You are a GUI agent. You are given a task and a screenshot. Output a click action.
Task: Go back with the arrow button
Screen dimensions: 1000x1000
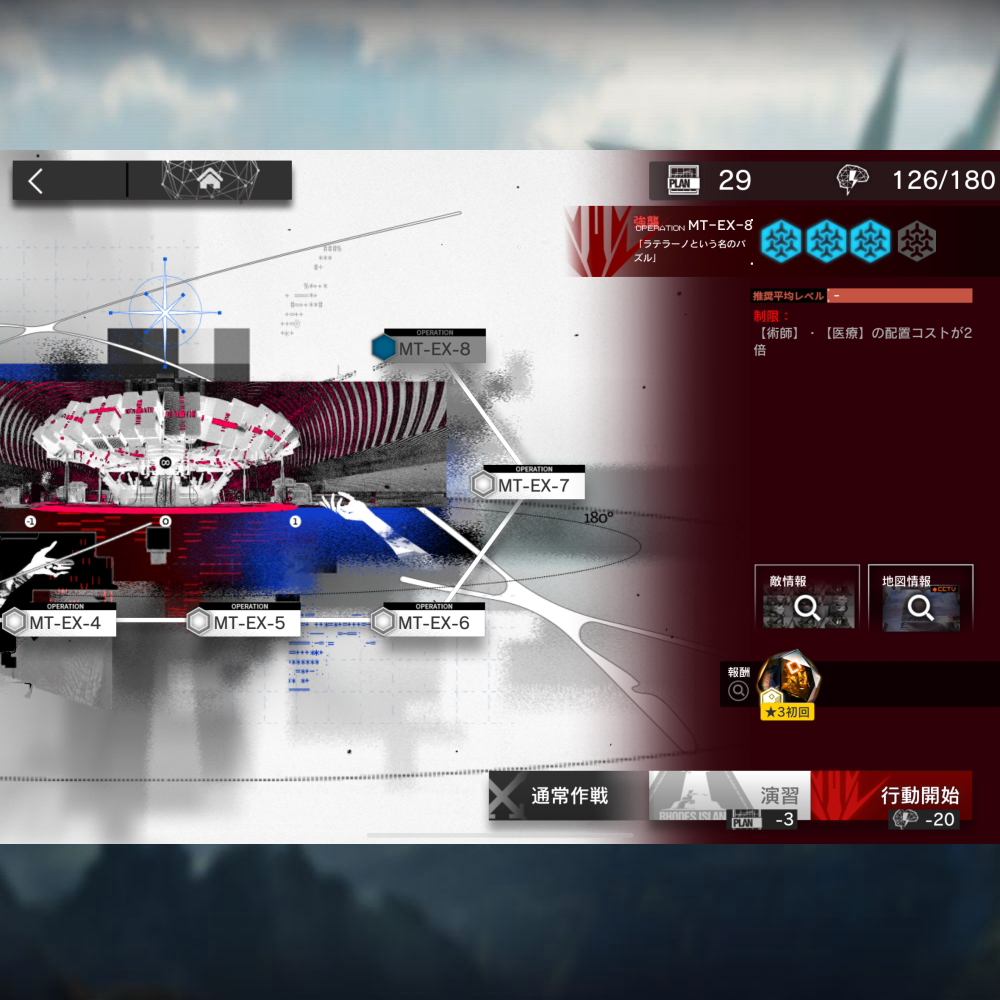pos(36,181)
